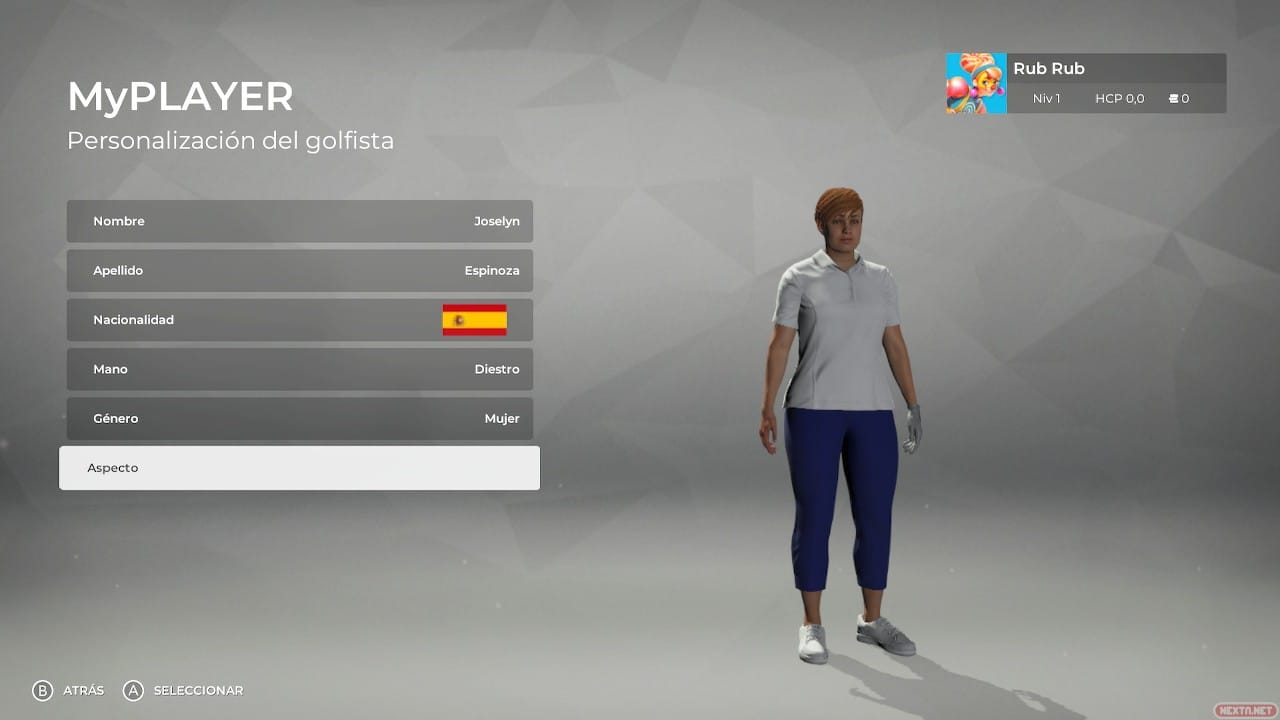Click the B button icon for Atrás
This screenshot has height=720, width=1280.
41,690
